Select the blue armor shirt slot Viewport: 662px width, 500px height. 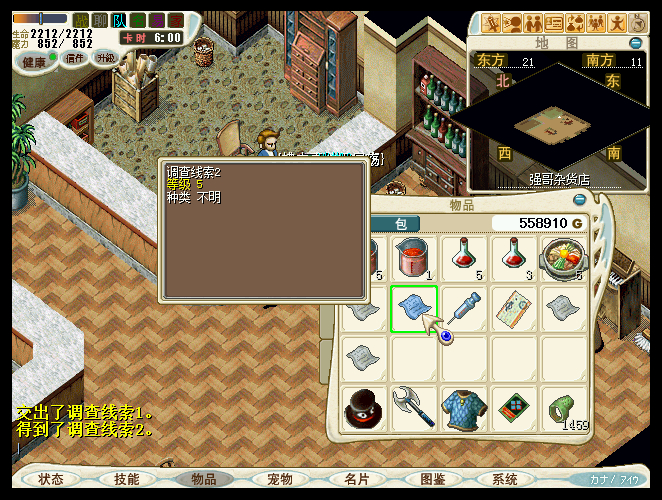pos(464,409)
